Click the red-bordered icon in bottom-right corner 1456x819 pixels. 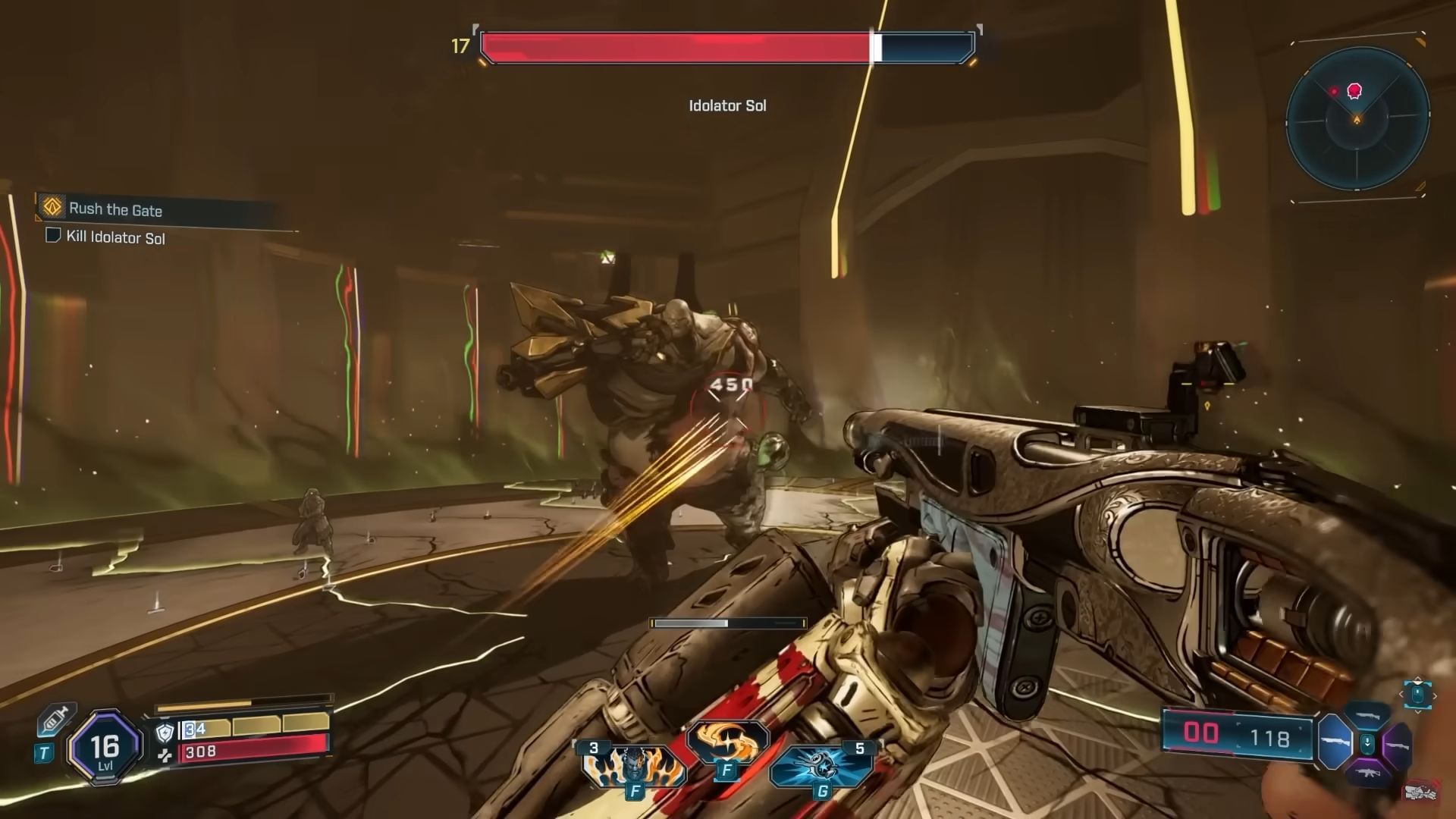1420,792
